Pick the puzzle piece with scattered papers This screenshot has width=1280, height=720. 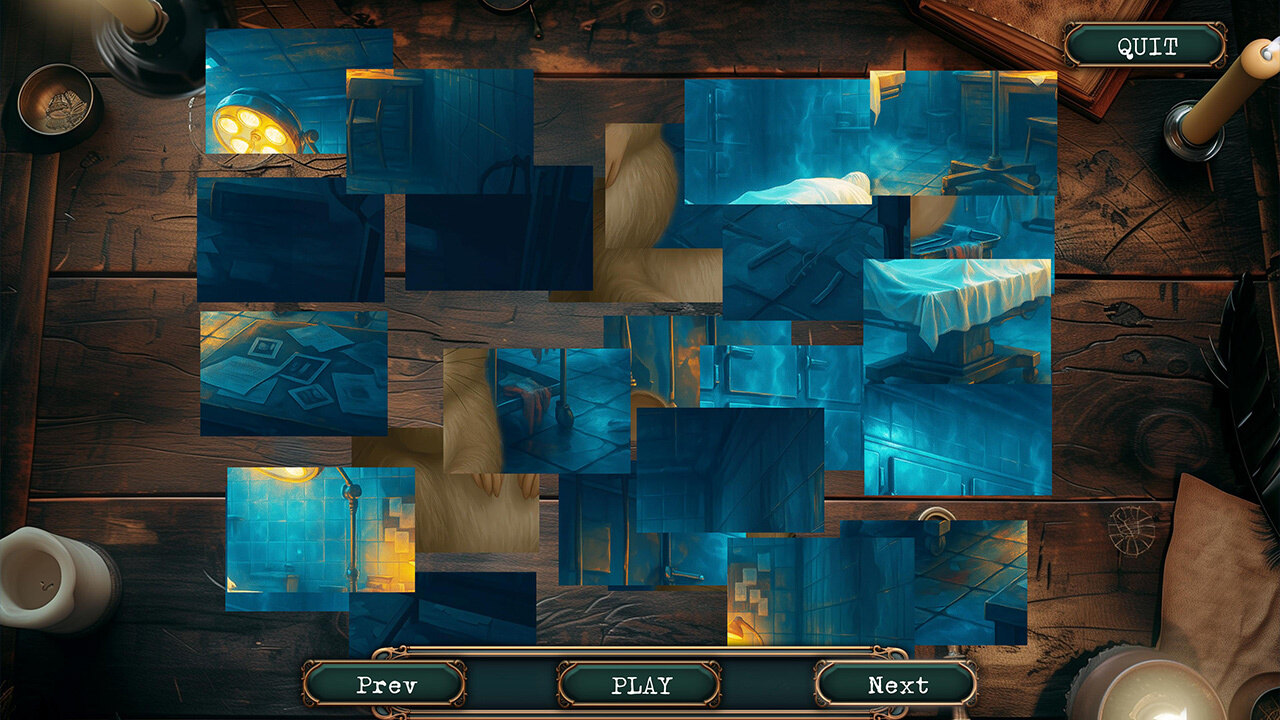coord(293,373)
